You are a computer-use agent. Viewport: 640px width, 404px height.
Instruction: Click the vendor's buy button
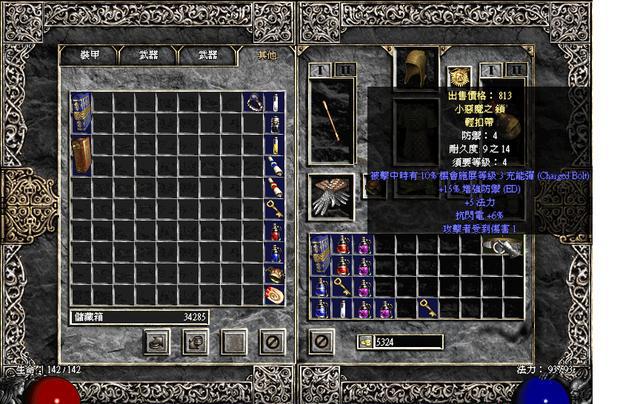tap(157, 341)
